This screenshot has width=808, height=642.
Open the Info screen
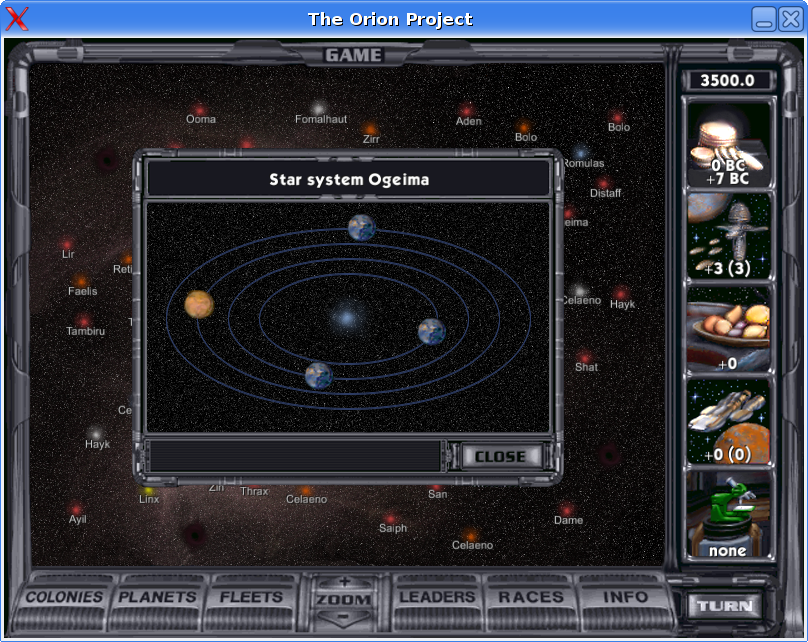(625, 597)
